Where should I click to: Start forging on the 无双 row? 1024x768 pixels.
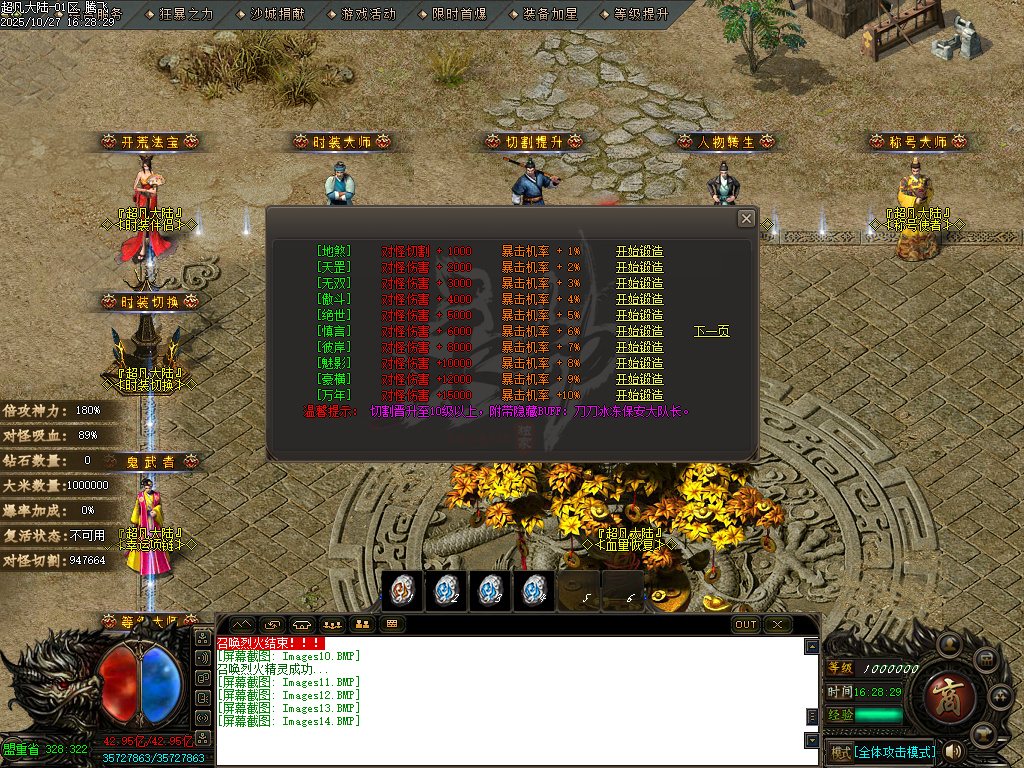[639, 283]
